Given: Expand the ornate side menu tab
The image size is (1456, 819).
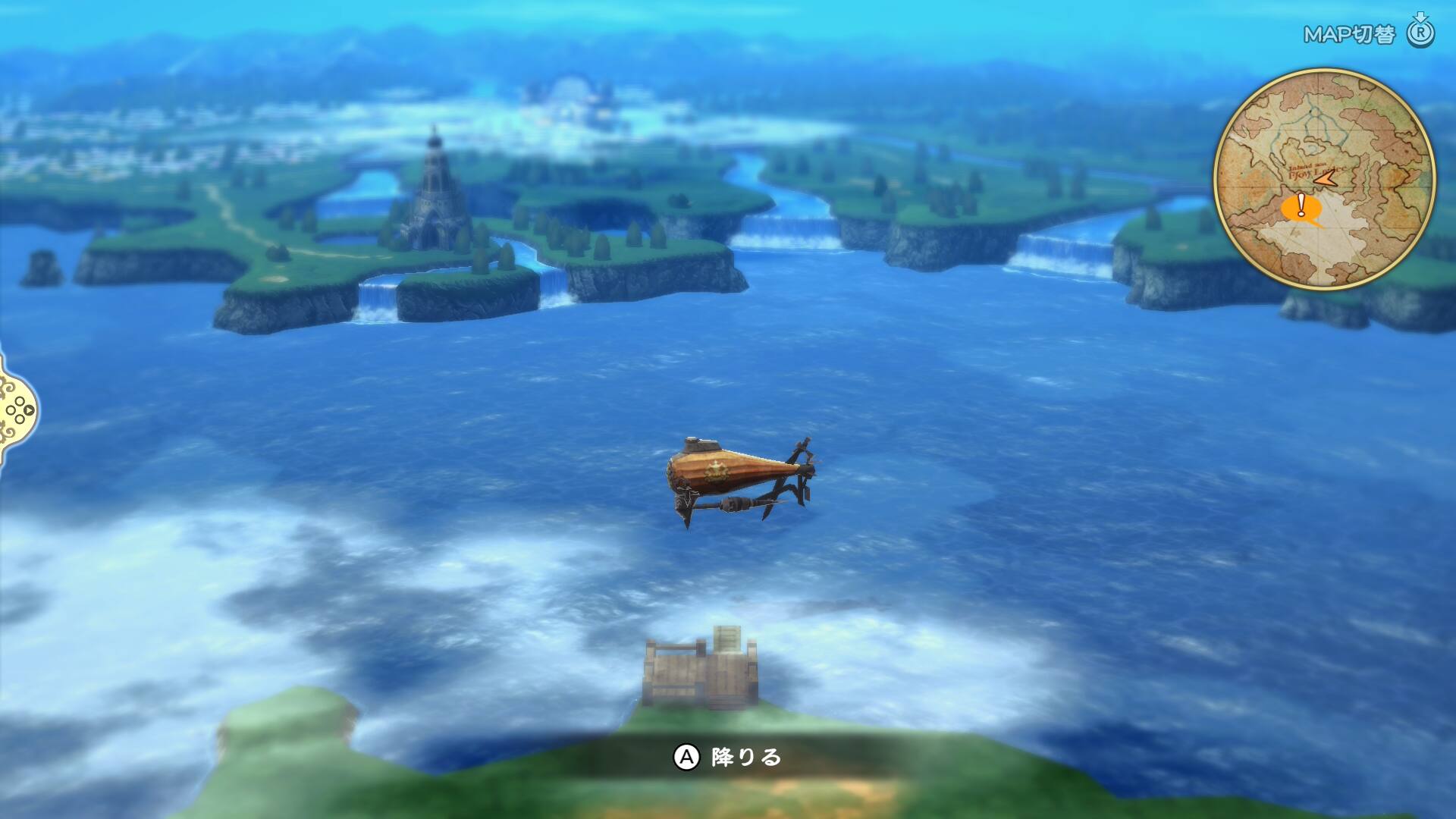Looking at the screenshot, I should coord(18,411).
